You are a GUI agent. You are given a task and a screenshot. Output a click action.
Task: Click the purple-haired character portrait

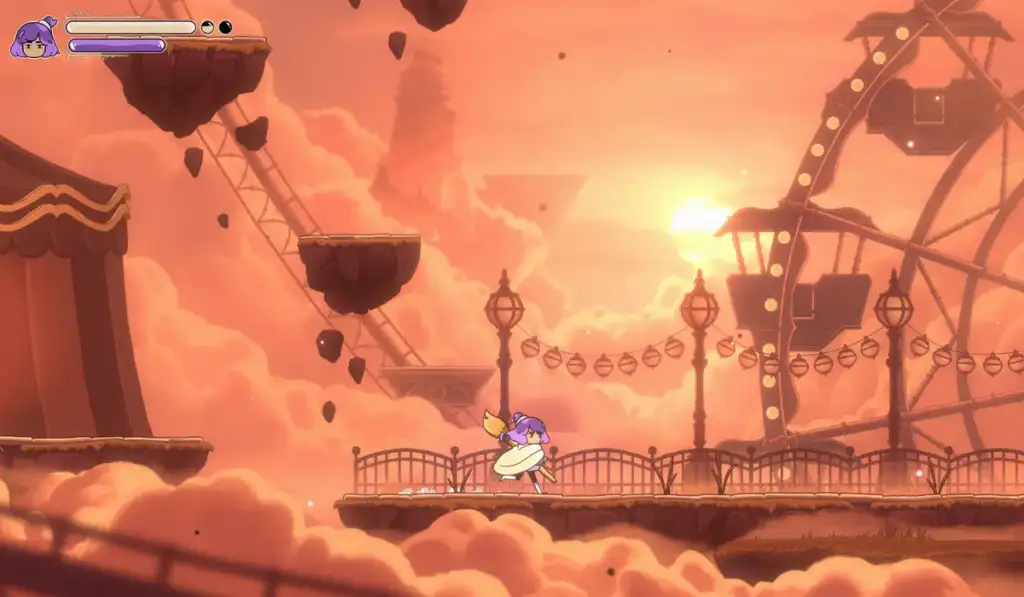(x=33, y=38)
